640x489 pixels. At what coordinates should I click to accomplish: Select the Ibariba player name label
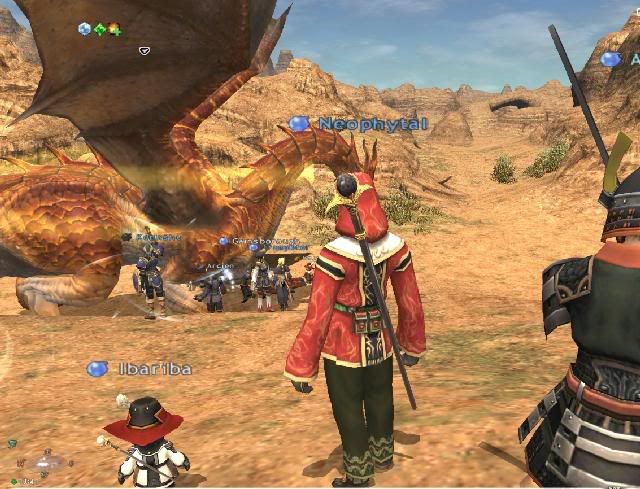[154, 369]
